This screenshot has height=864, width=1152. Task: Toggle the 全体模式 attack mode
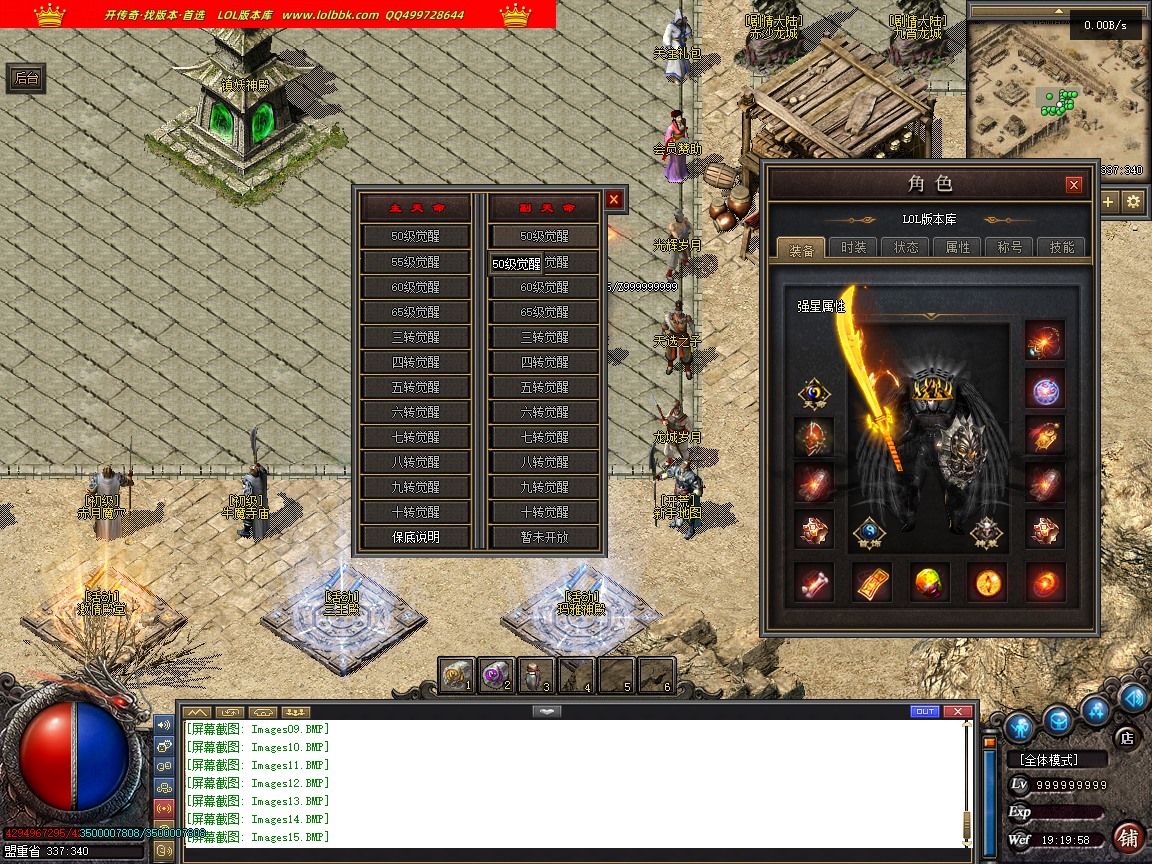point(1057,760)
